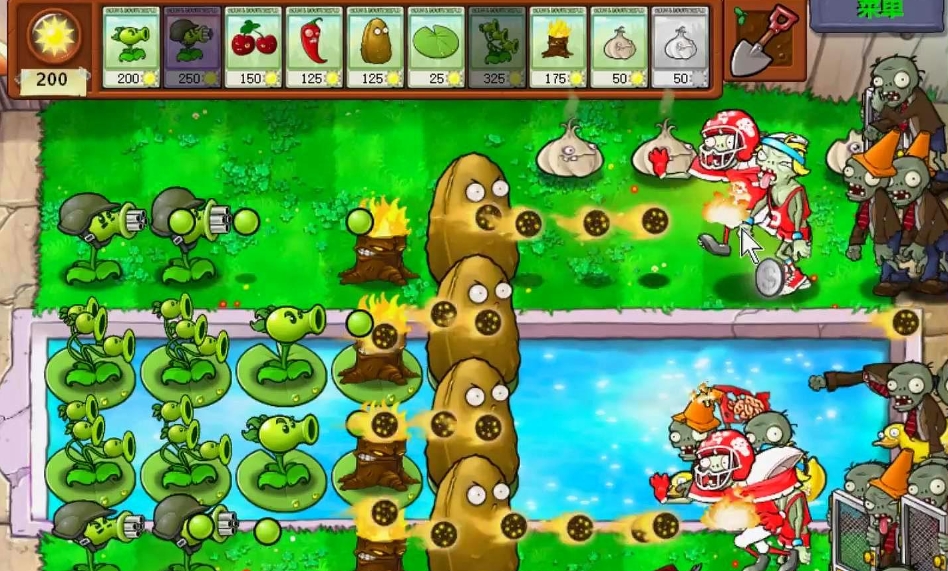Select the Jalapeno seed packet
Image resolution: width=948 pixels, height=571 pixels.
click(315, 46)
